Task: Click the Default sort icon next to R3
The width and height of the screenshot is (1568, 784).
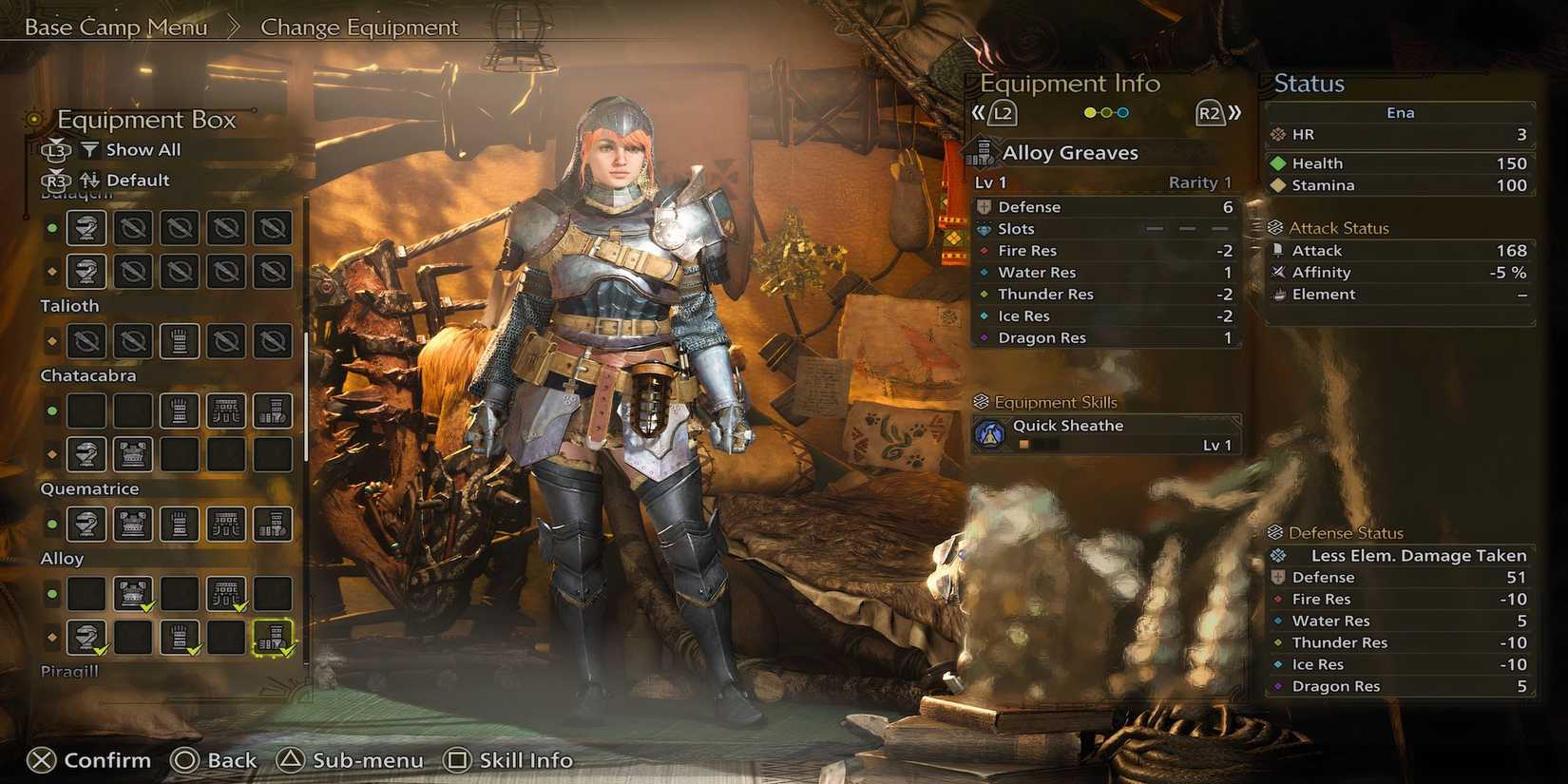Action: click(x=90, y=180)
